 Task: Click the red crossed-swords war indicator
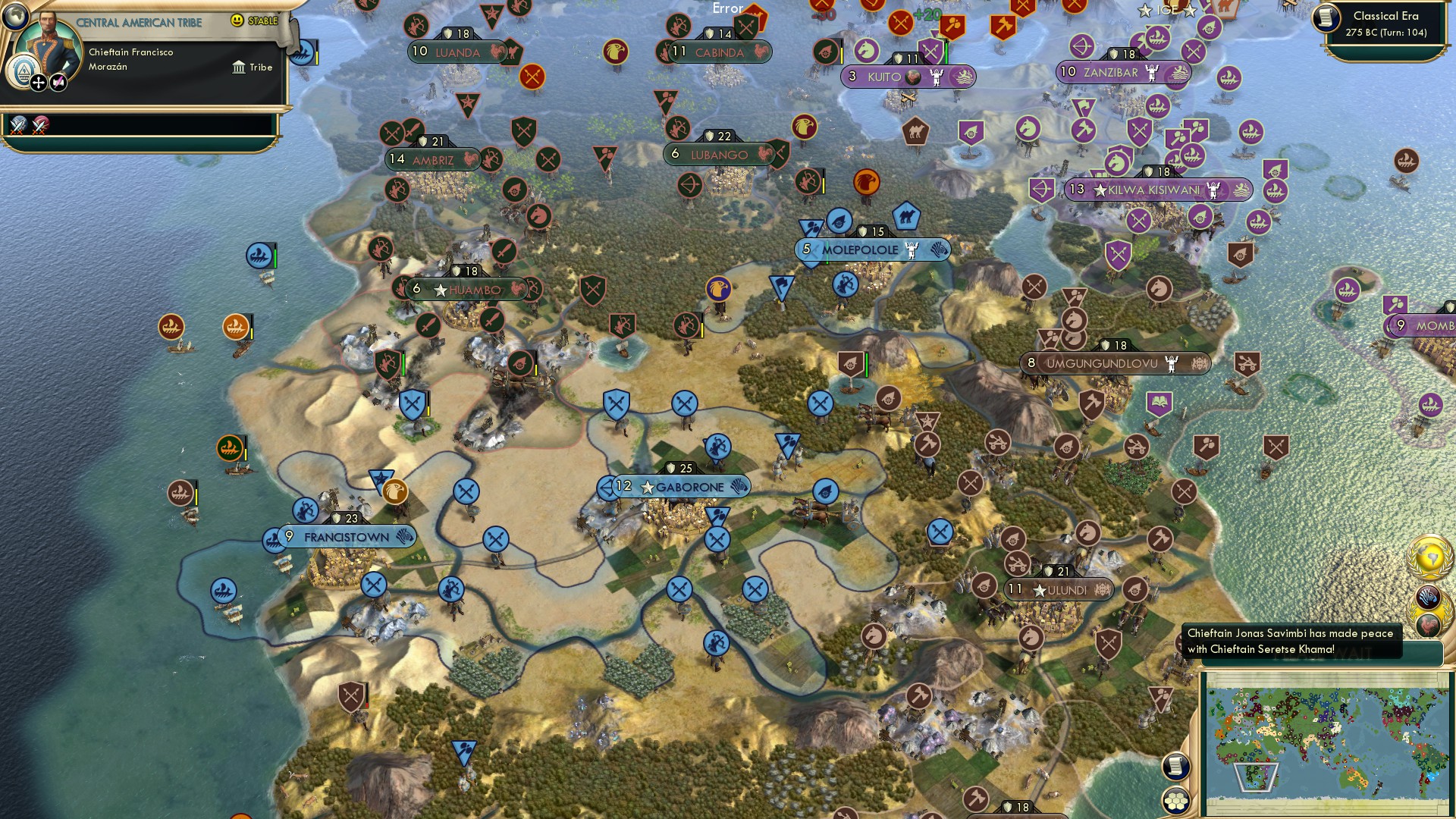[x=38, y=126]
